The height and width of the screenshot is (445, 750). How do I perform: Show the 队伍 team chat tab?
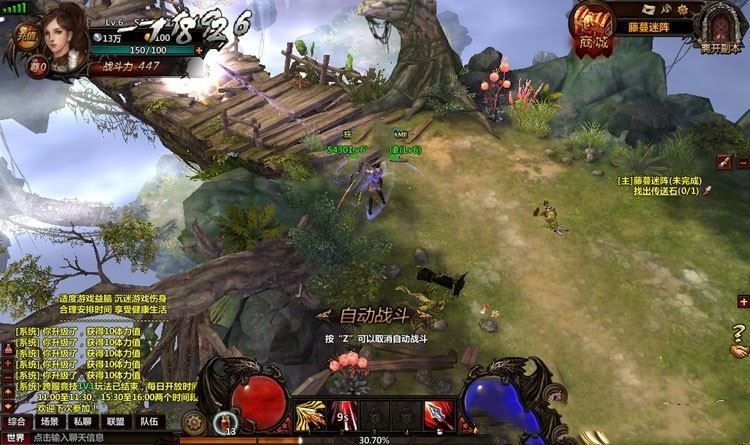pos(148,422)
